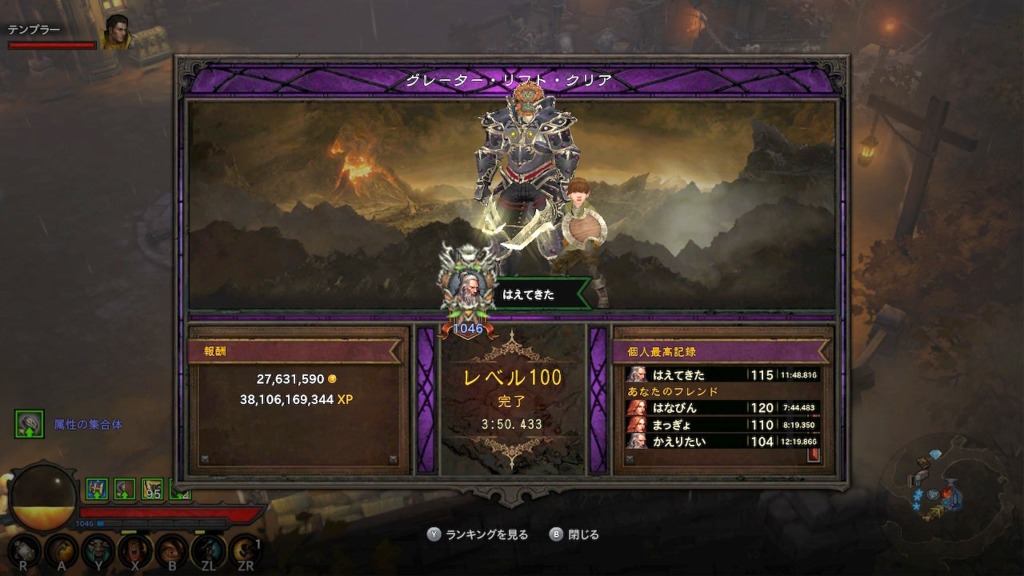The width and height of the screenshot is (1024, 576).
Task: Open ランキングを見る rankings view
Action: [x=478, y=535]
